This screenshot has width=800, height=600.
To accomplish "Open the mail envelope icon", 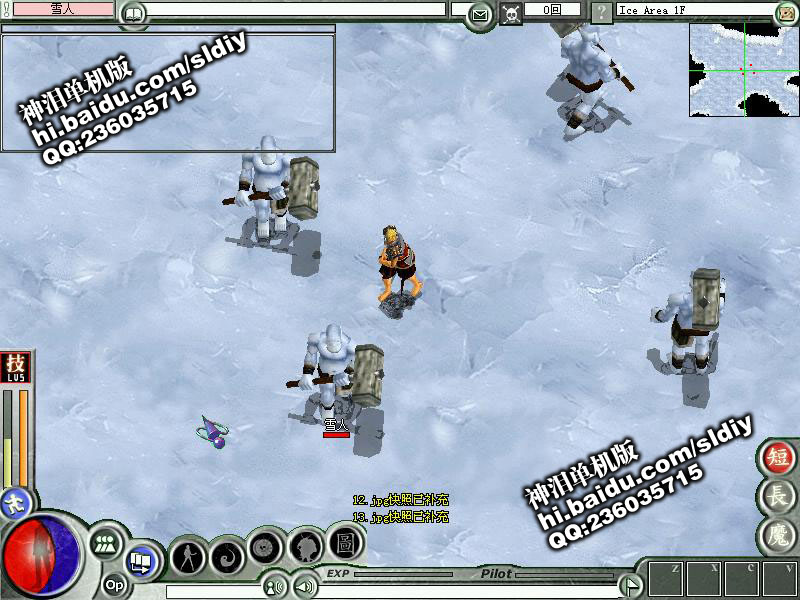I will click(481, 14).
